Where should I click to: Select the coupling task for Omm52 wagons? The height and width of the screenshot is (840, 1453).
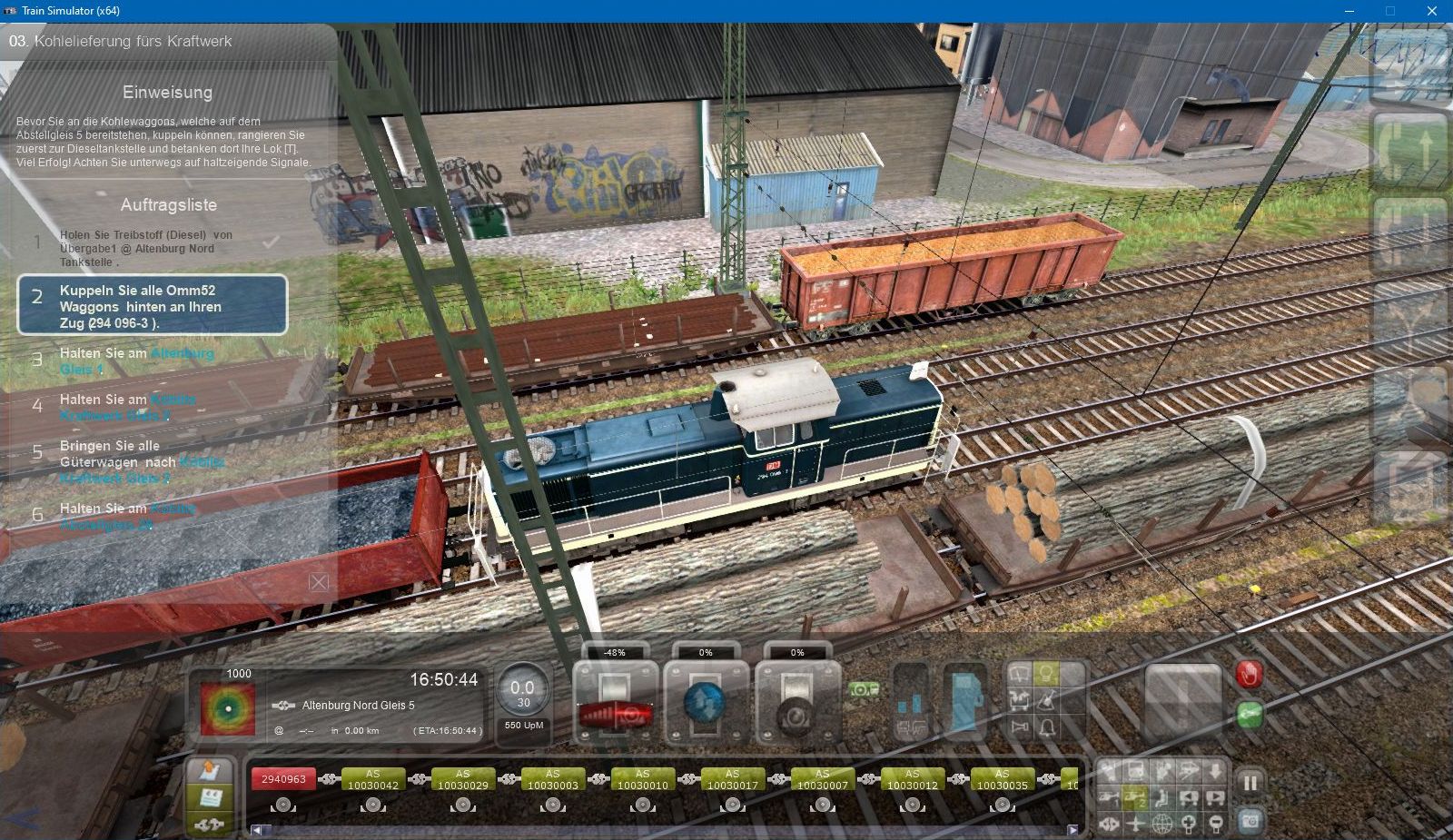[x=152, y=305]
